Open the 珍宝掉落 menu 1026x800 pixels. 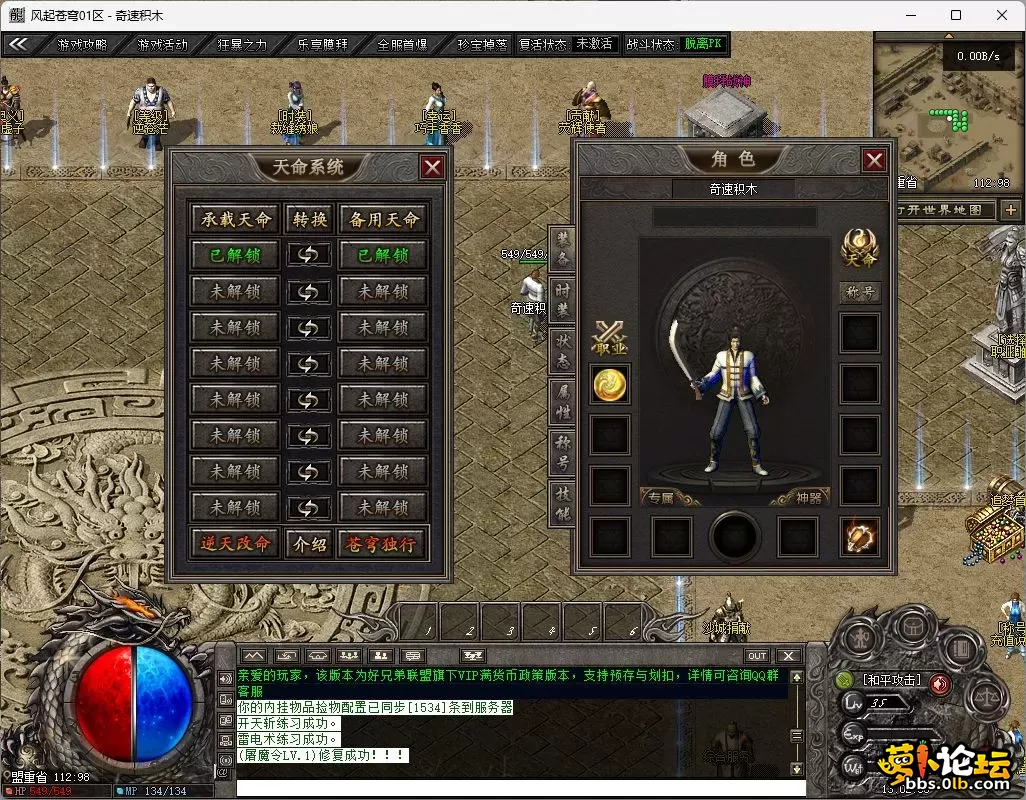pyautogui.click(x=482, y=45)
